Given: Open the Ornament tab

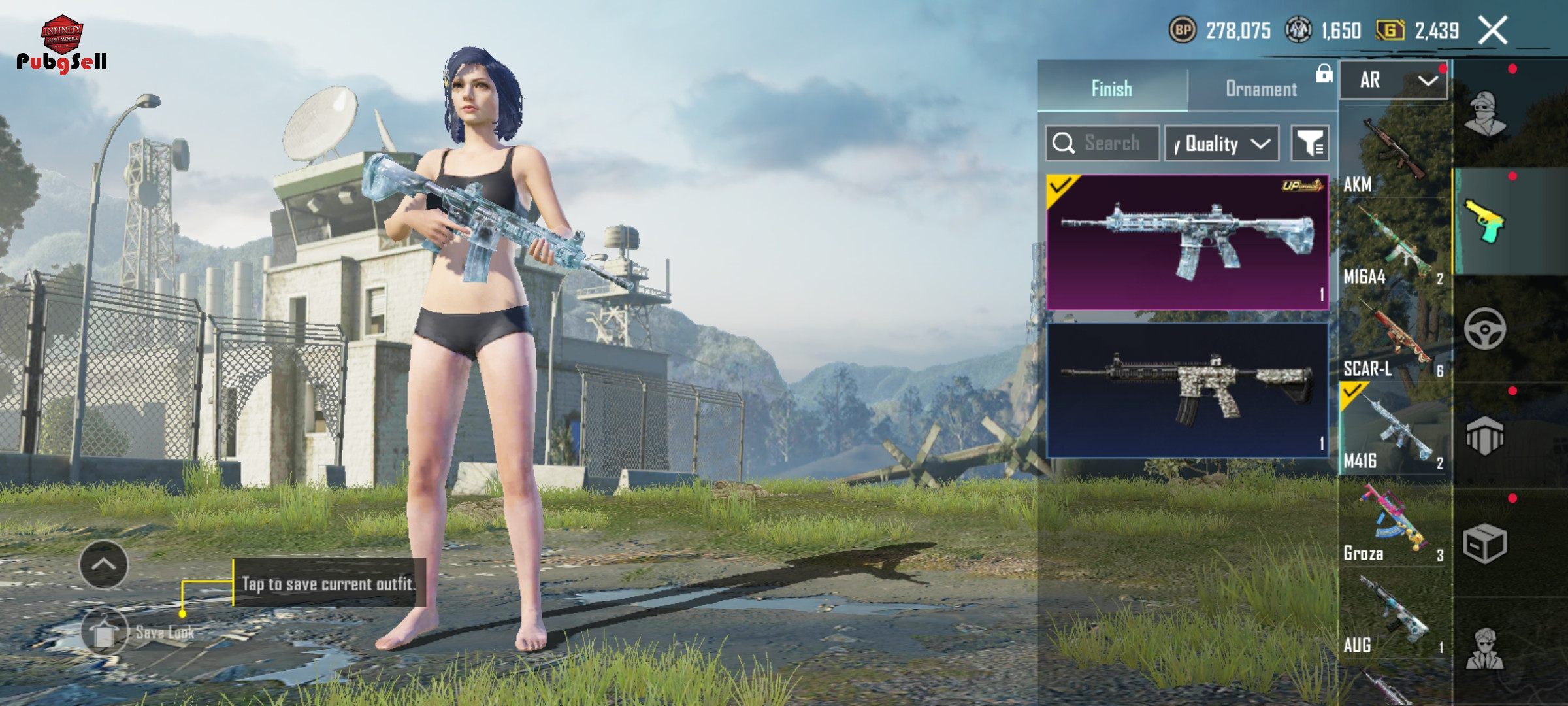Looking at the screenshot, I should click(x=1261, y=88).
